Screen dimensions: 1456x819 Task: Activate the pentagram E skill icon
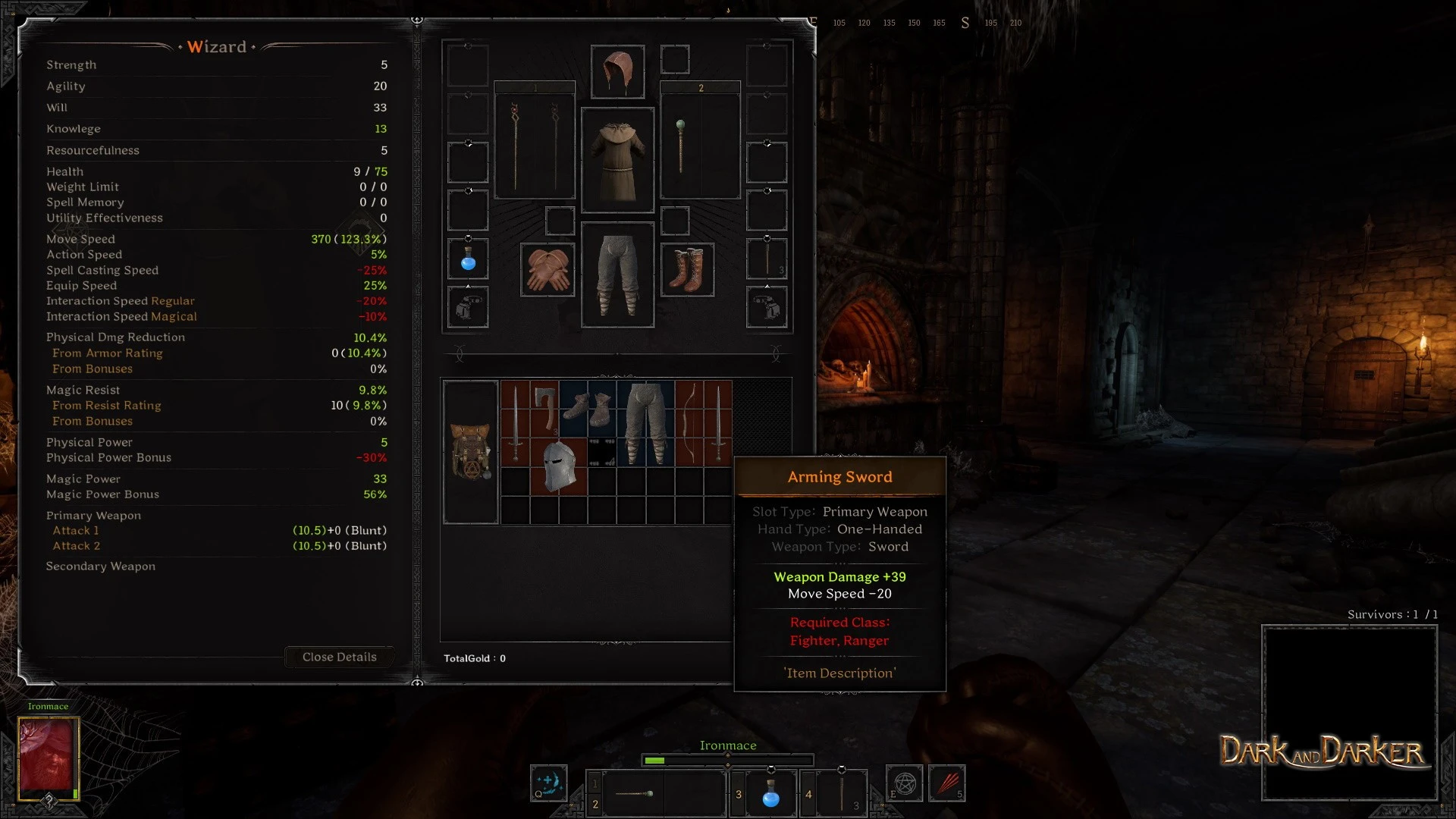coord(905,783)
